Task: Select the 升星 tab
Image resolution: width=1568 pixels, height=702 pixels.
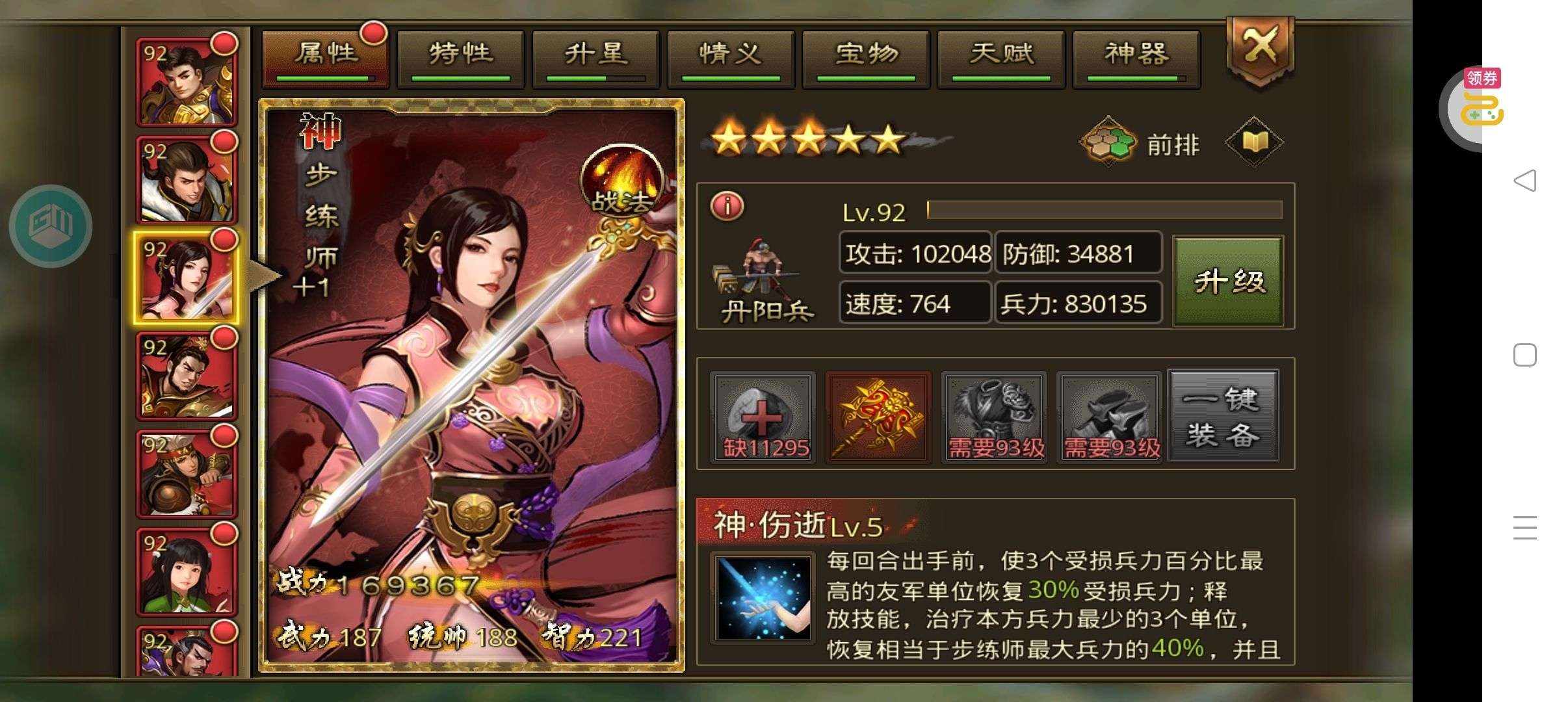Action: coord(595,57)
